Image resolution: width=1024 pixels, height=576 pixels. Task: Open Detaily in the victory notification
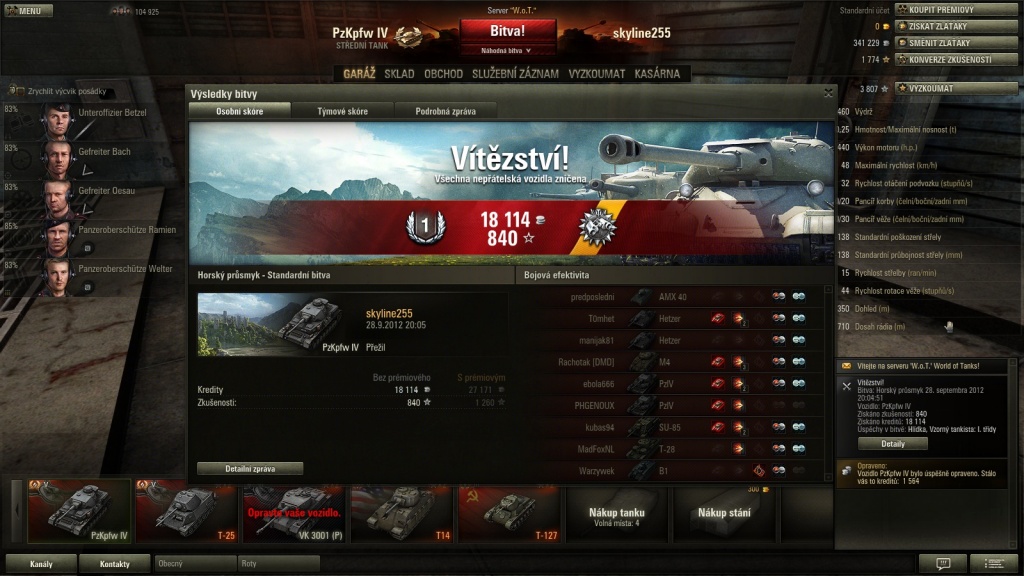[x=892, y=443]
